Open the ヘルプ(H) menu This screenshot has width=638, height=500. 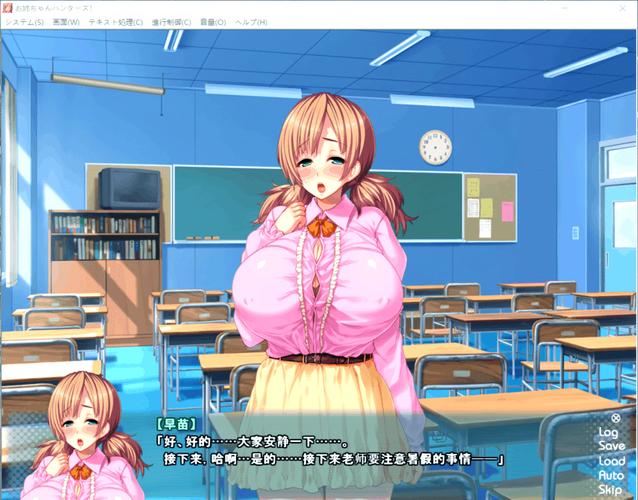[250, 22]
